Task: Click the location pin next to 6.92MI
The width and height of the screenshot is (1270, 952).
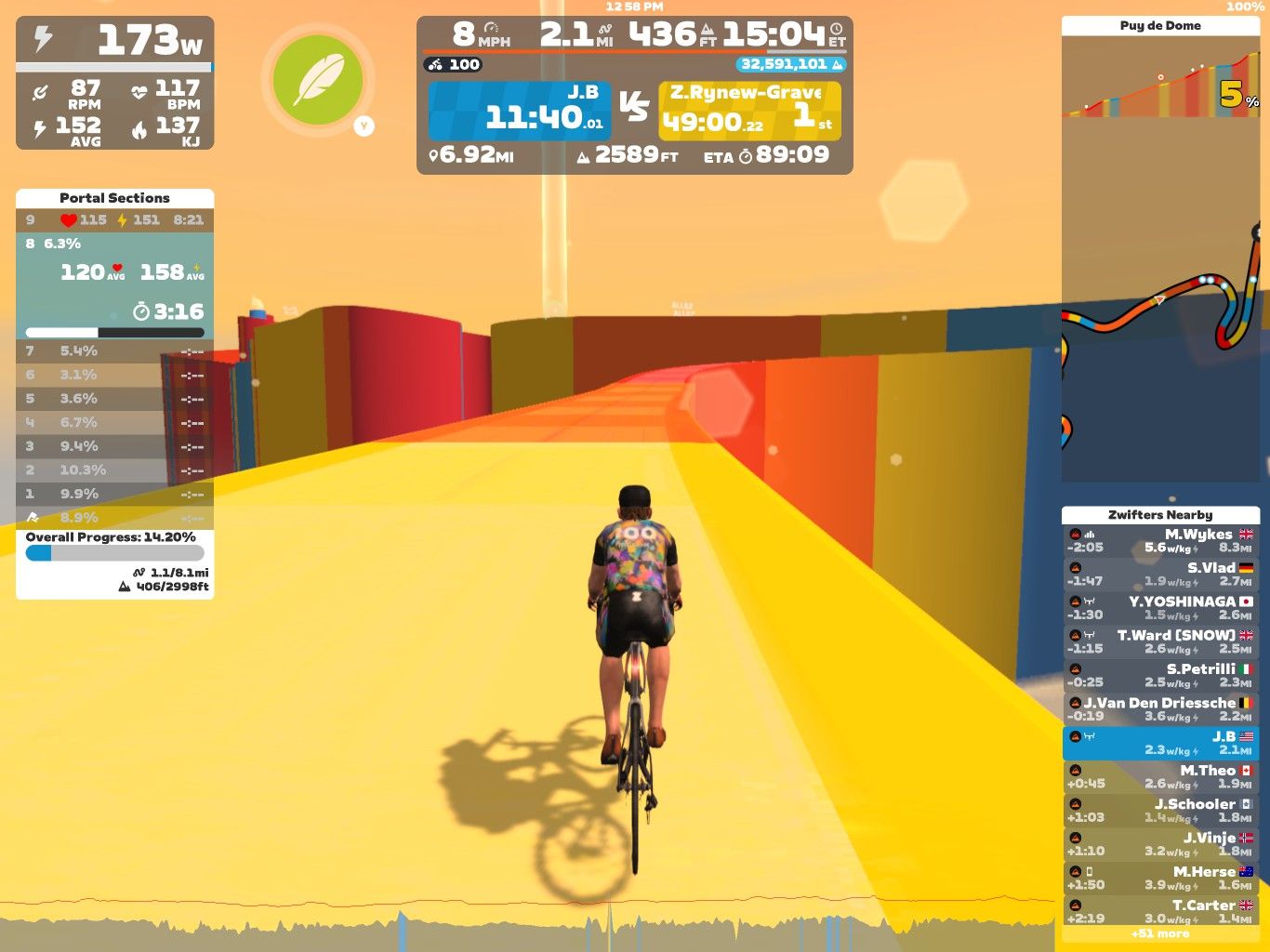Action: [434, 155]
